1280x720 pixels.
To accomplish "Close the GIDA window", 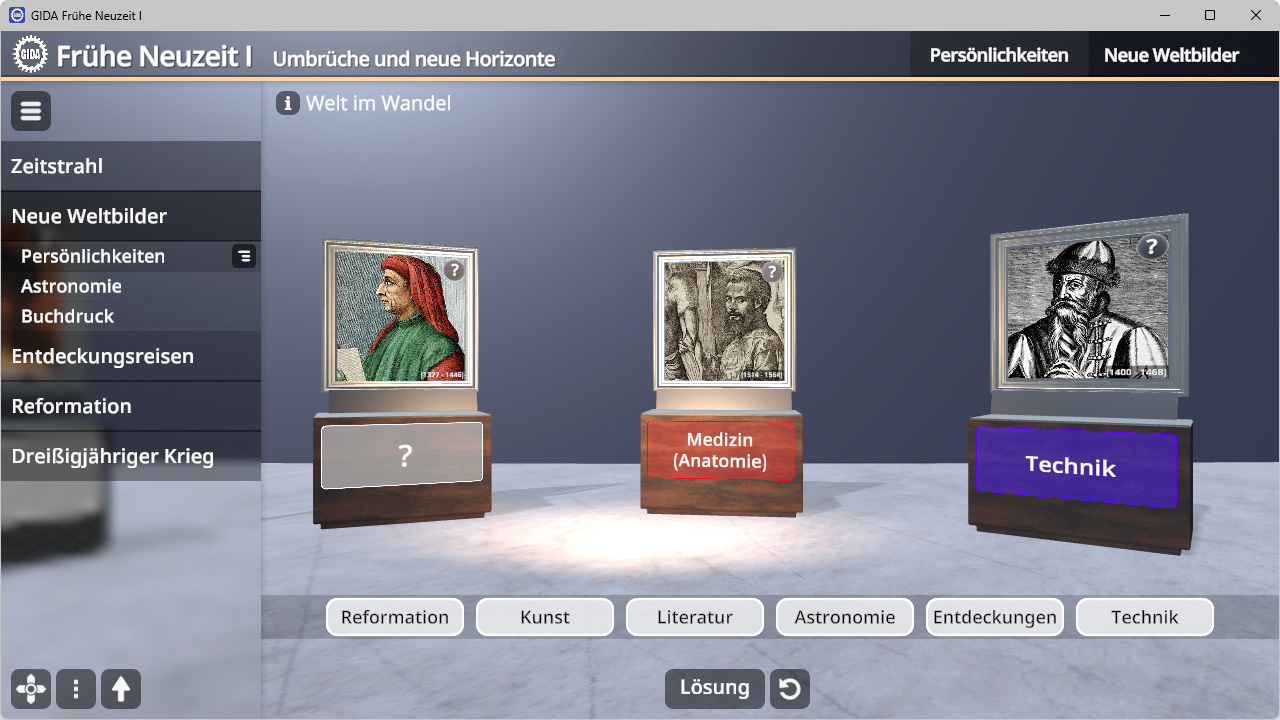I will coord(1256,15).
